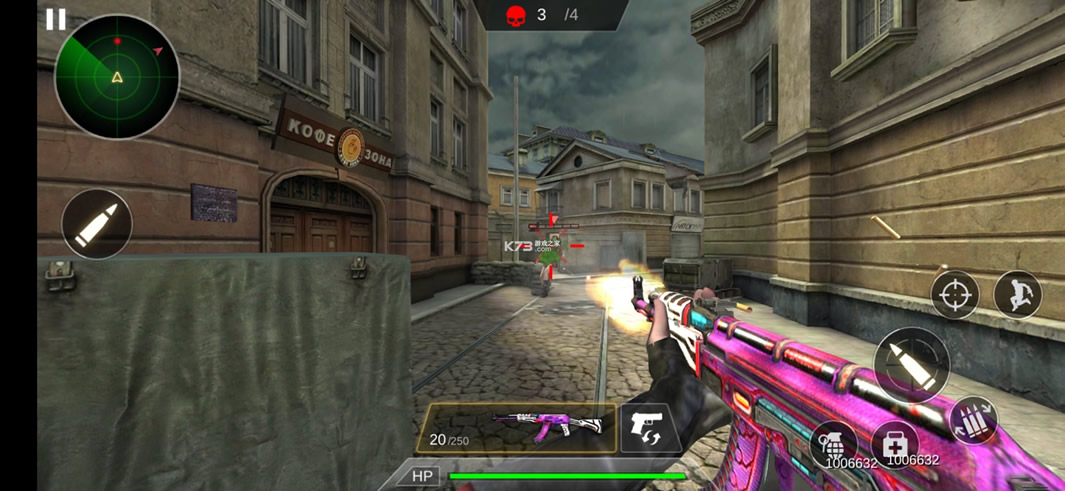This screenshot has height=491, width=1065.
Task: Reload with the three-bullets button
Action: [974, 420]
